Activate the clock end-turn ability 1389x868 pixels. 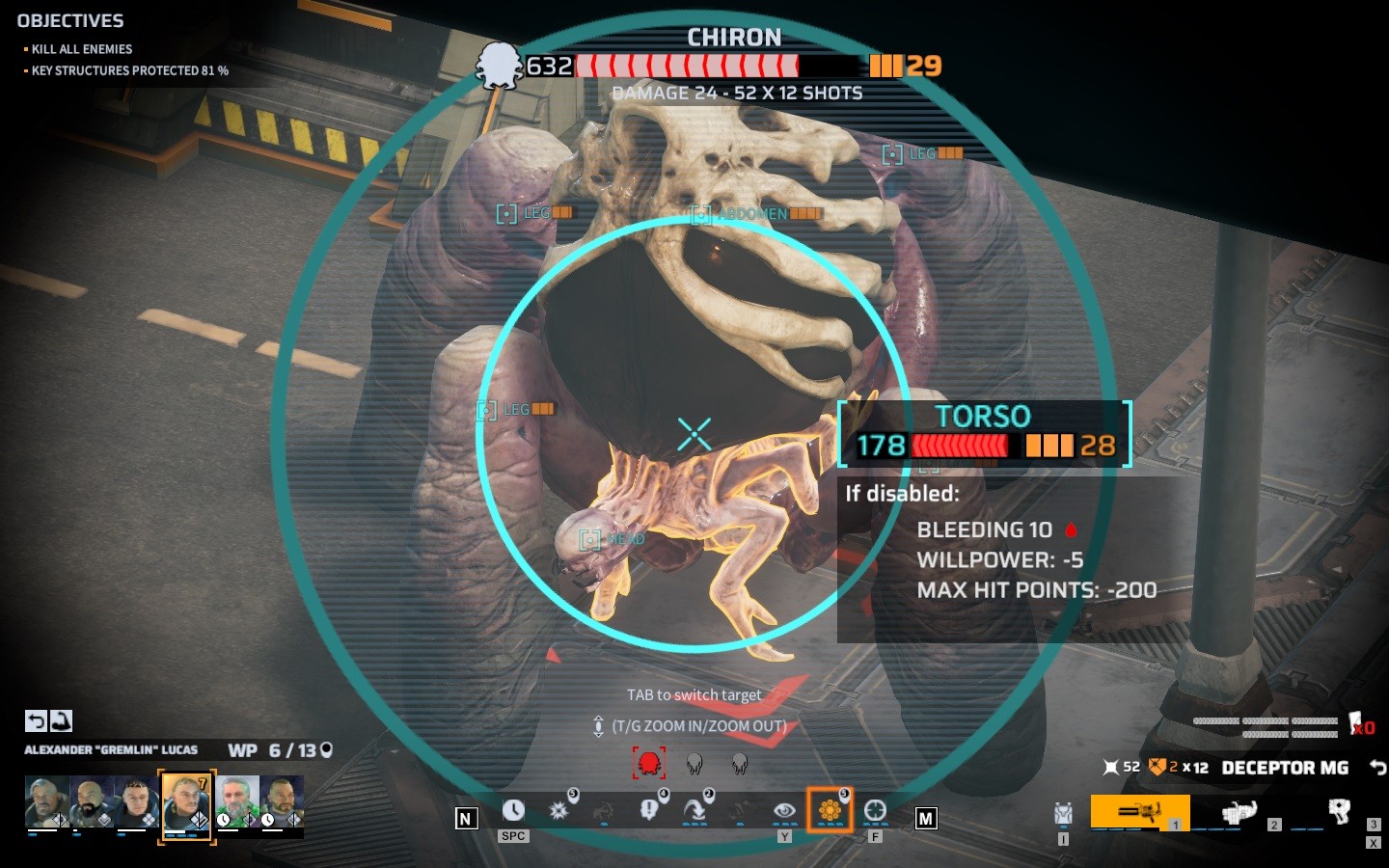[513, 811]
